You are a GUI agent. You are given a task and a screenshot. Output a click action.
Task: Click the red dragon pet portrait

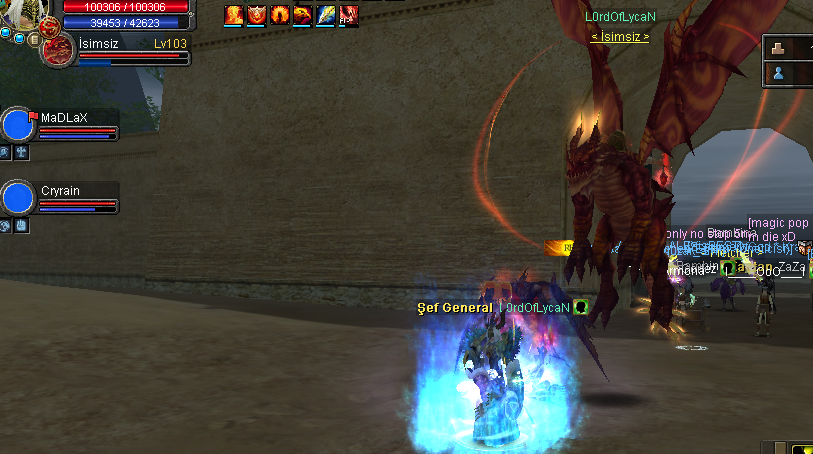click(x=56, y=51)
